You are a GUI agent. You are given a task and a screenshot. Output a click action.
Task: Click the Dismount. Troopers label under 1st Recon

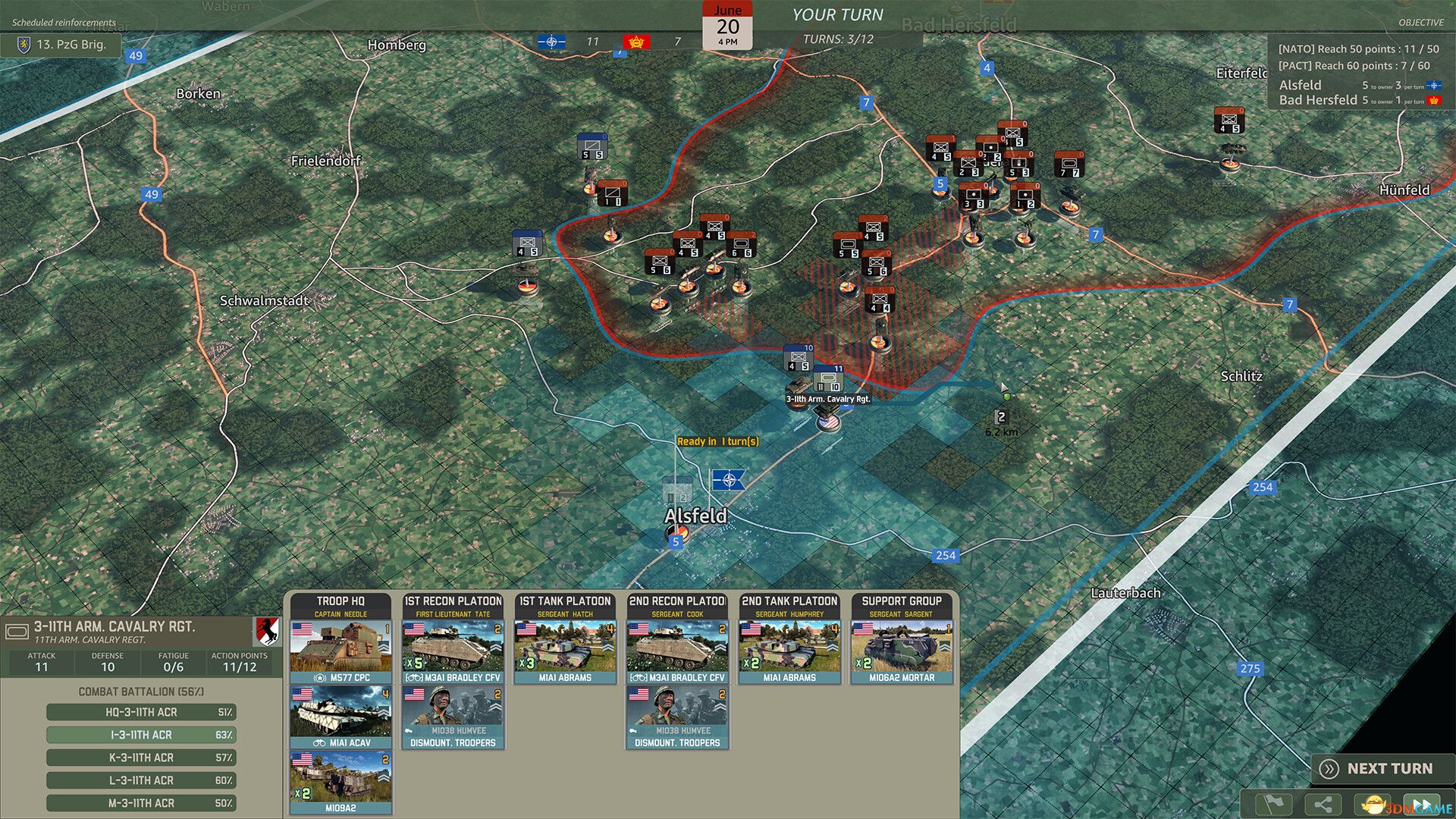(452, 743)
